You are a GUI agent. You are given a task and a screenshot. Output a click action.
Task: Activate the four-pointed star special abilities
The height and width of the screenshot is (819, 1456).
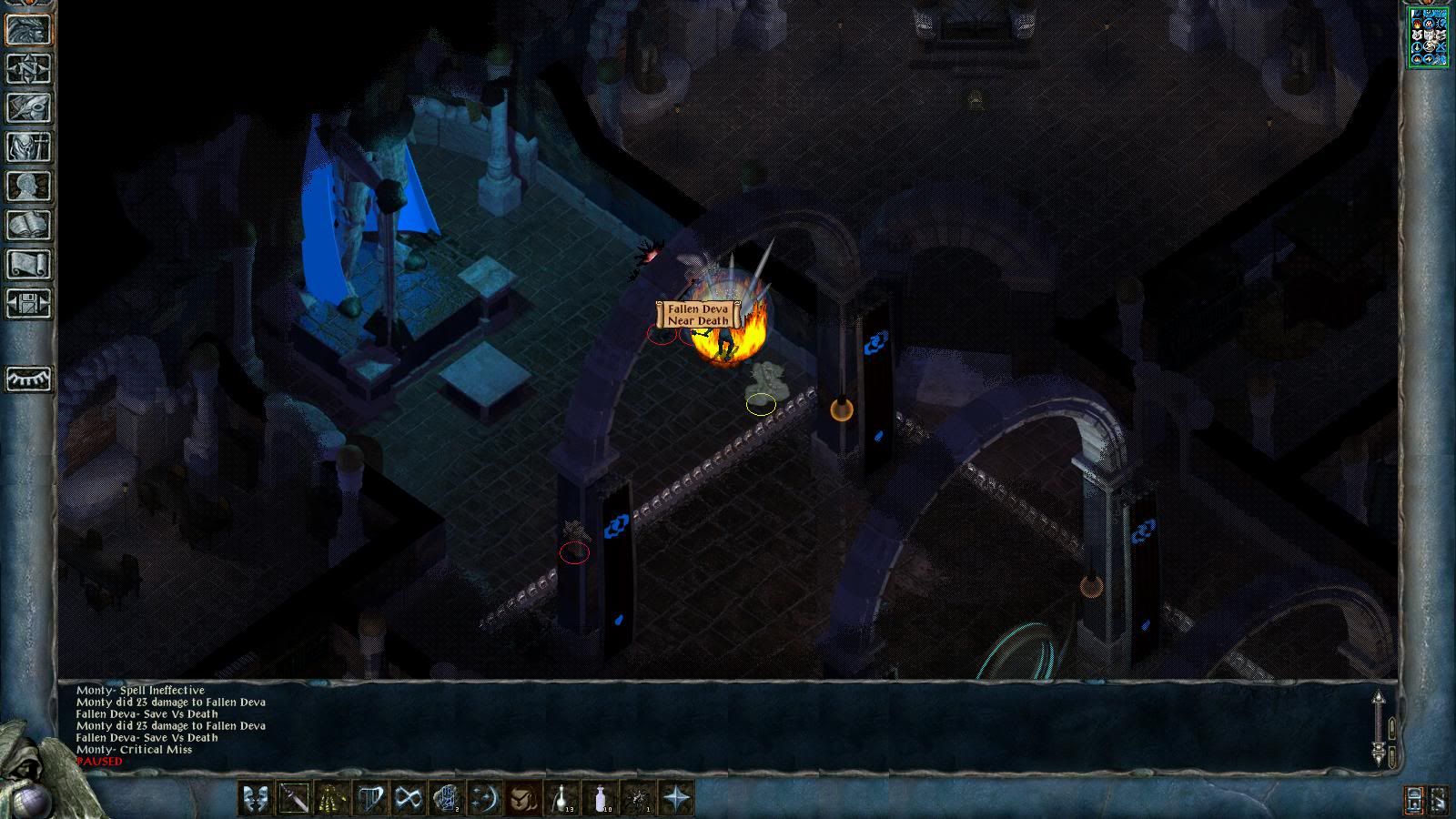[677, 799]
